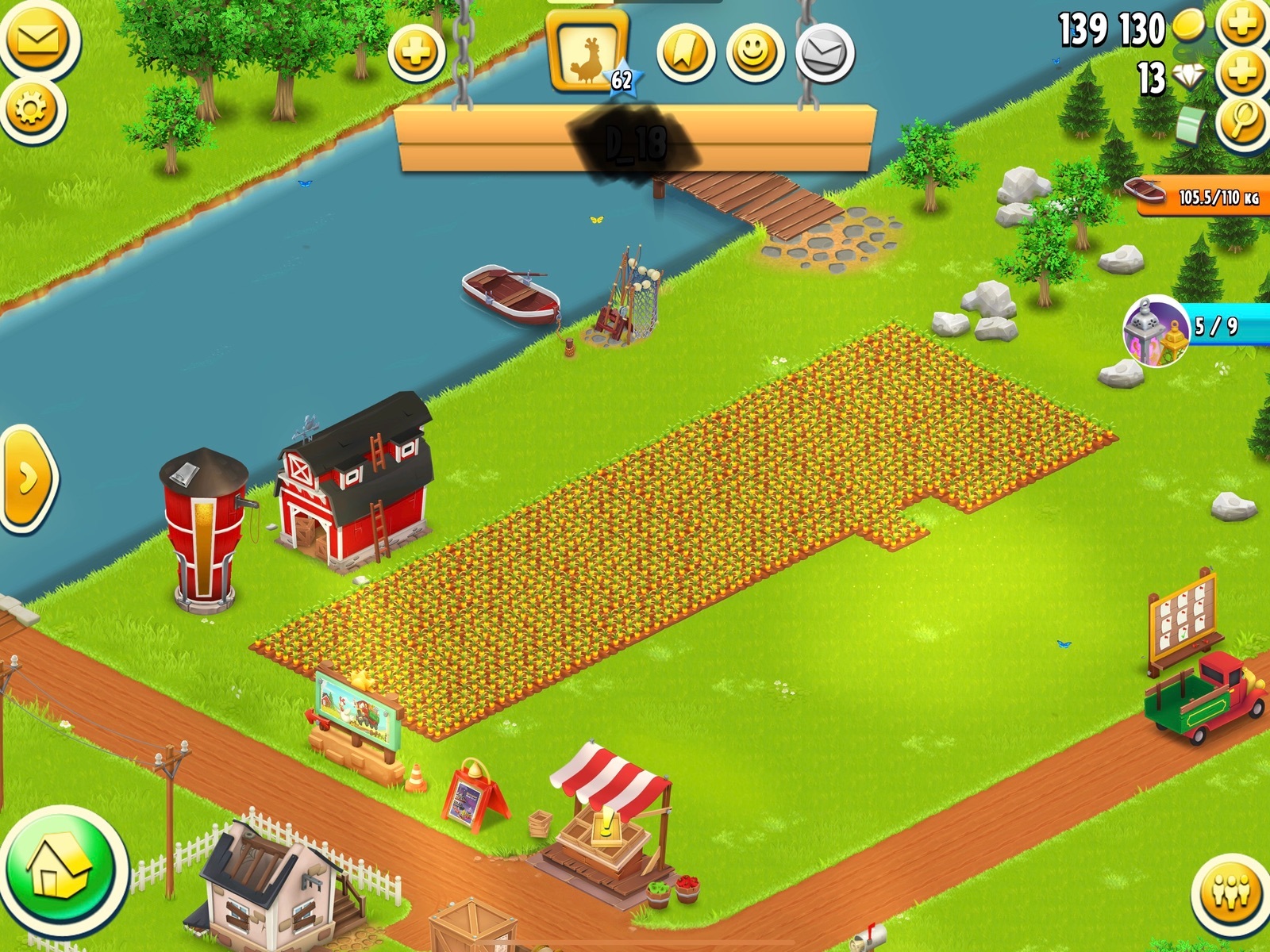The height and width of the screenshot is (952, 1270).
Task: Add diamonds using the plus button
Action: coord(1241,75)
